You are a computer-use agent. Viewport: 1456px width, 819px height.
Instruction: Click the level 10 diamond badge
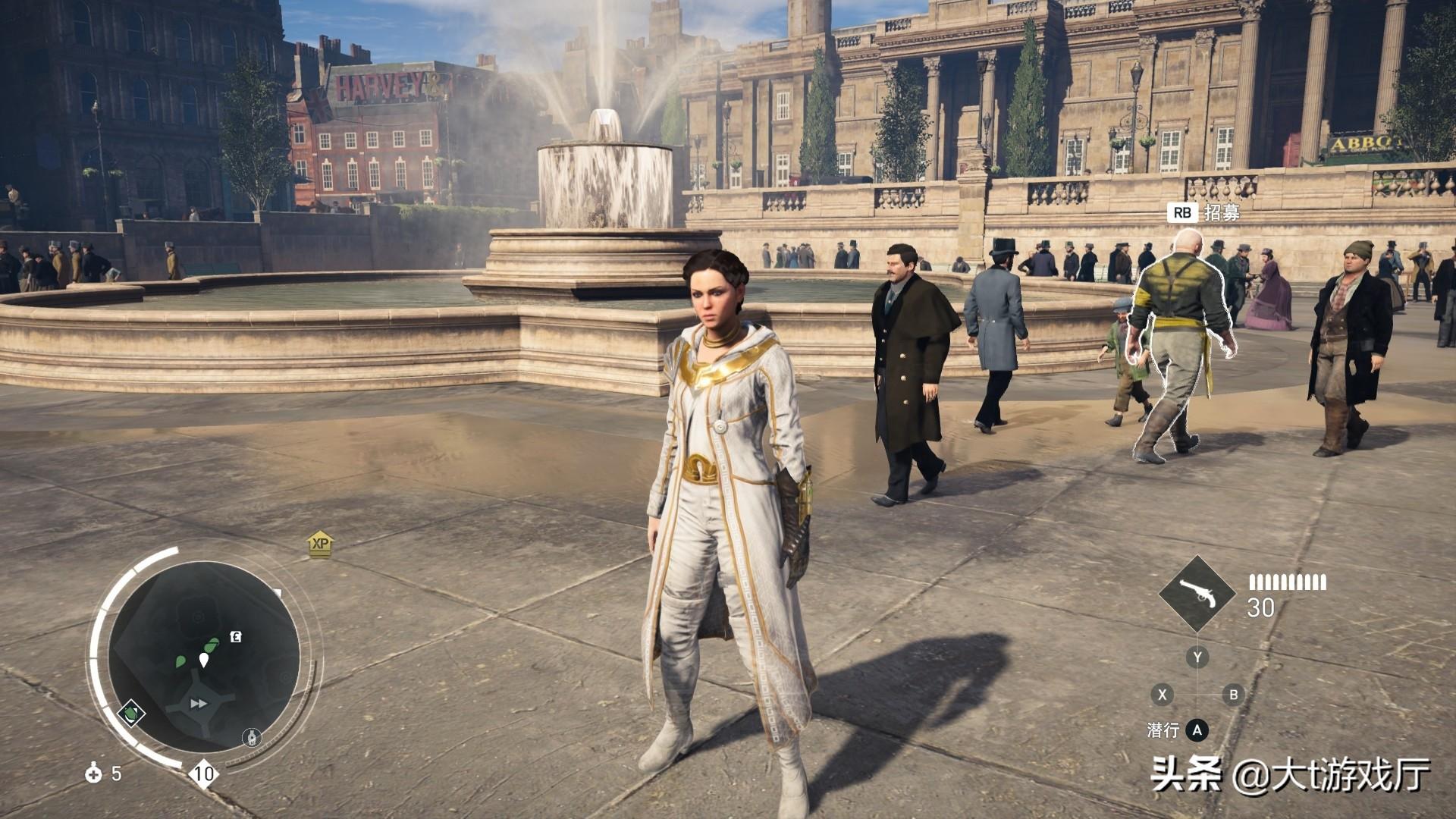pos(204,773)
